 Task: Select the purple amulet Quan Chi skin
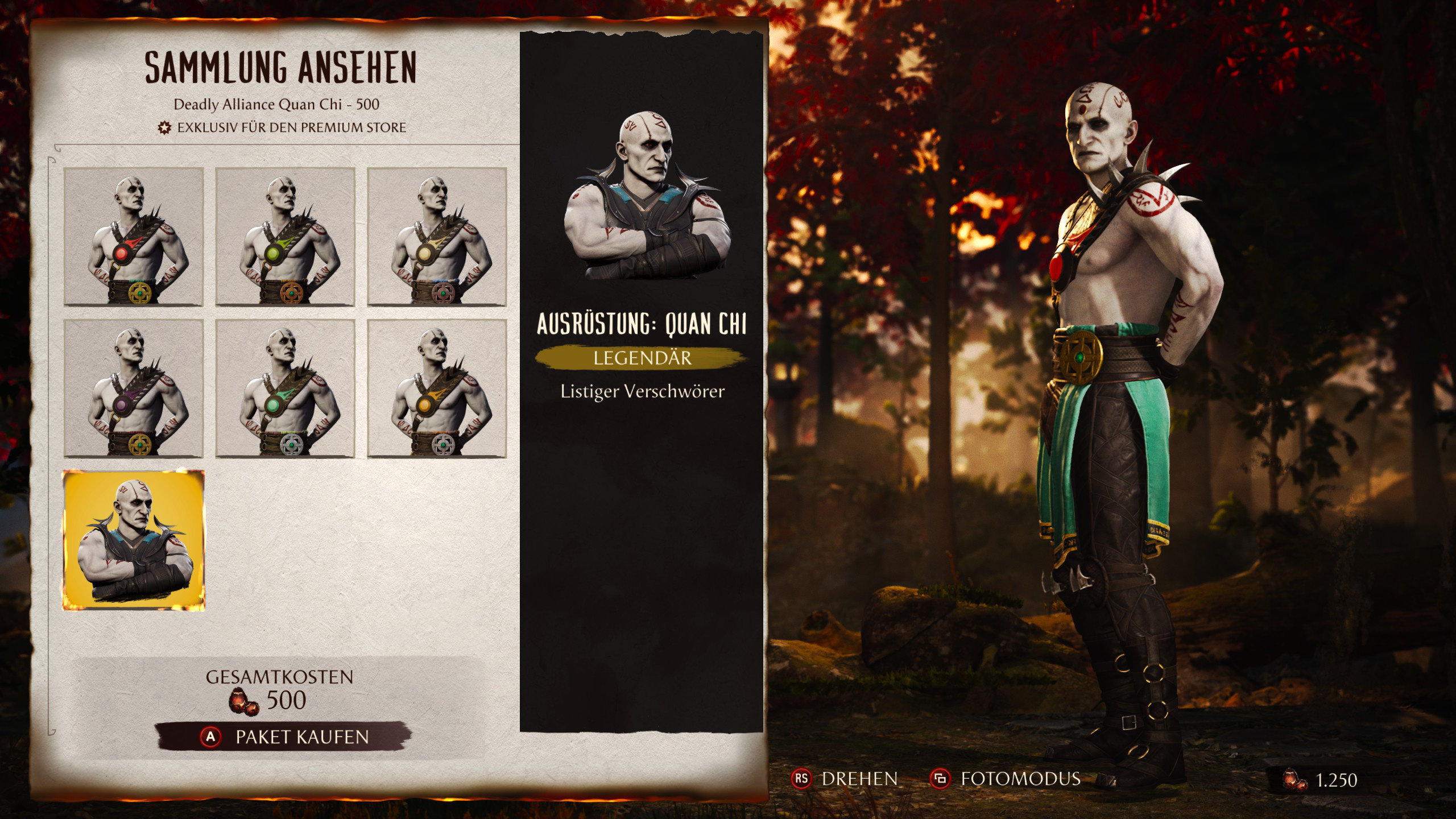coord(134,388)
